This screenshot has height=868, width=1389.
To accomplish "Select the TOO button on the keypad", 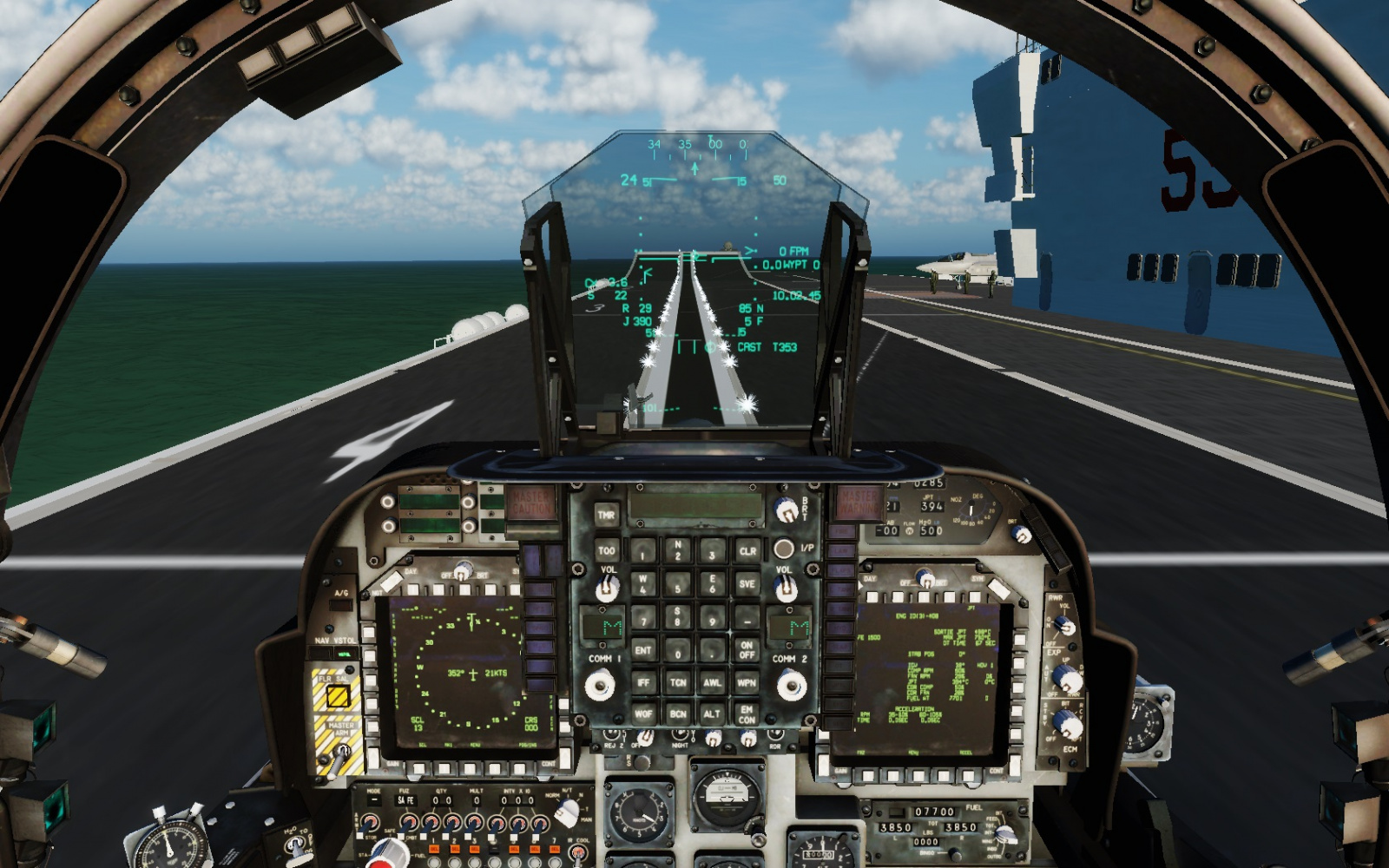I will (606, 550).
